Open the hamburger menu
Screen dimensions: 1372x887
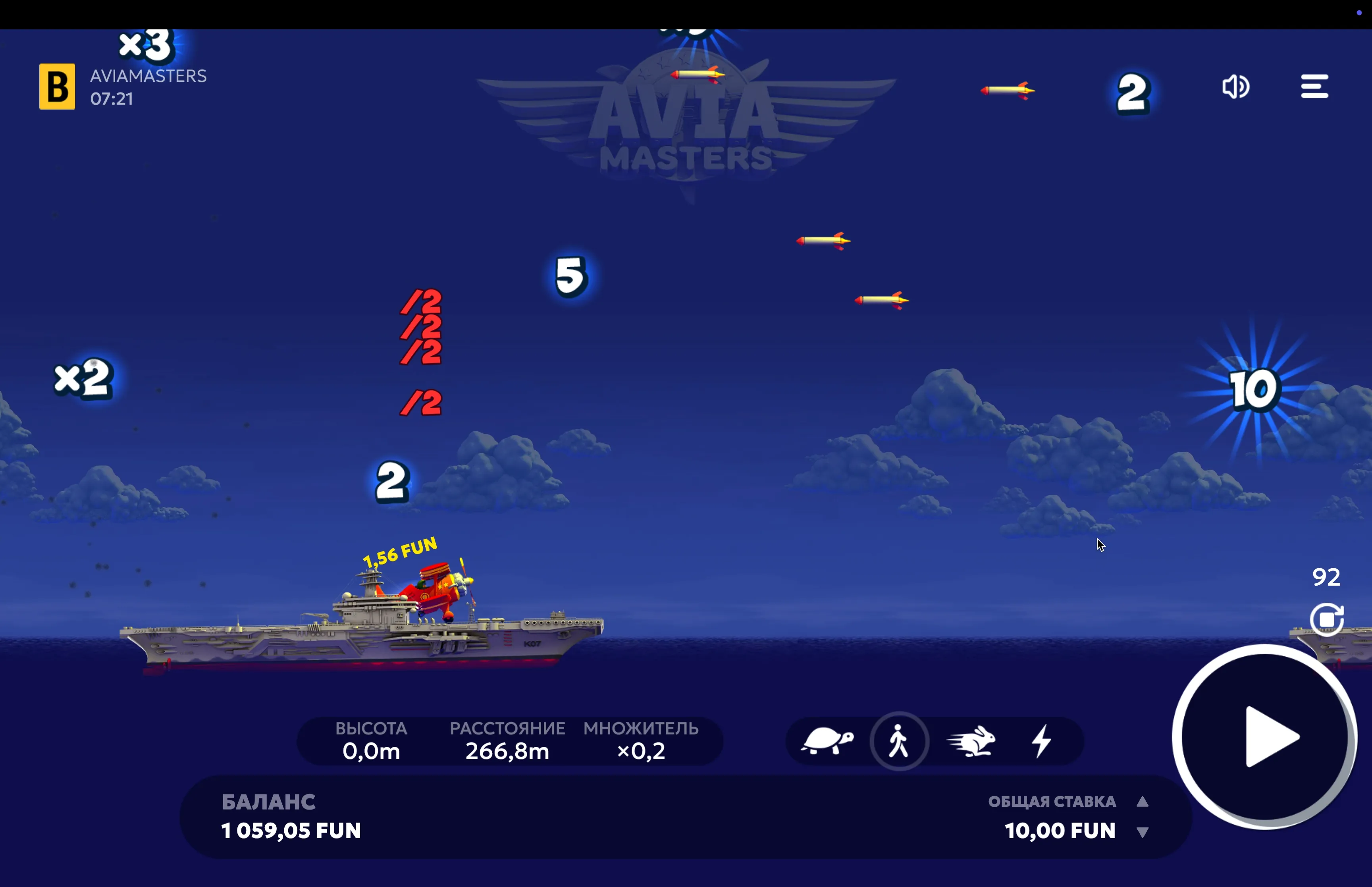point(1314,87)
